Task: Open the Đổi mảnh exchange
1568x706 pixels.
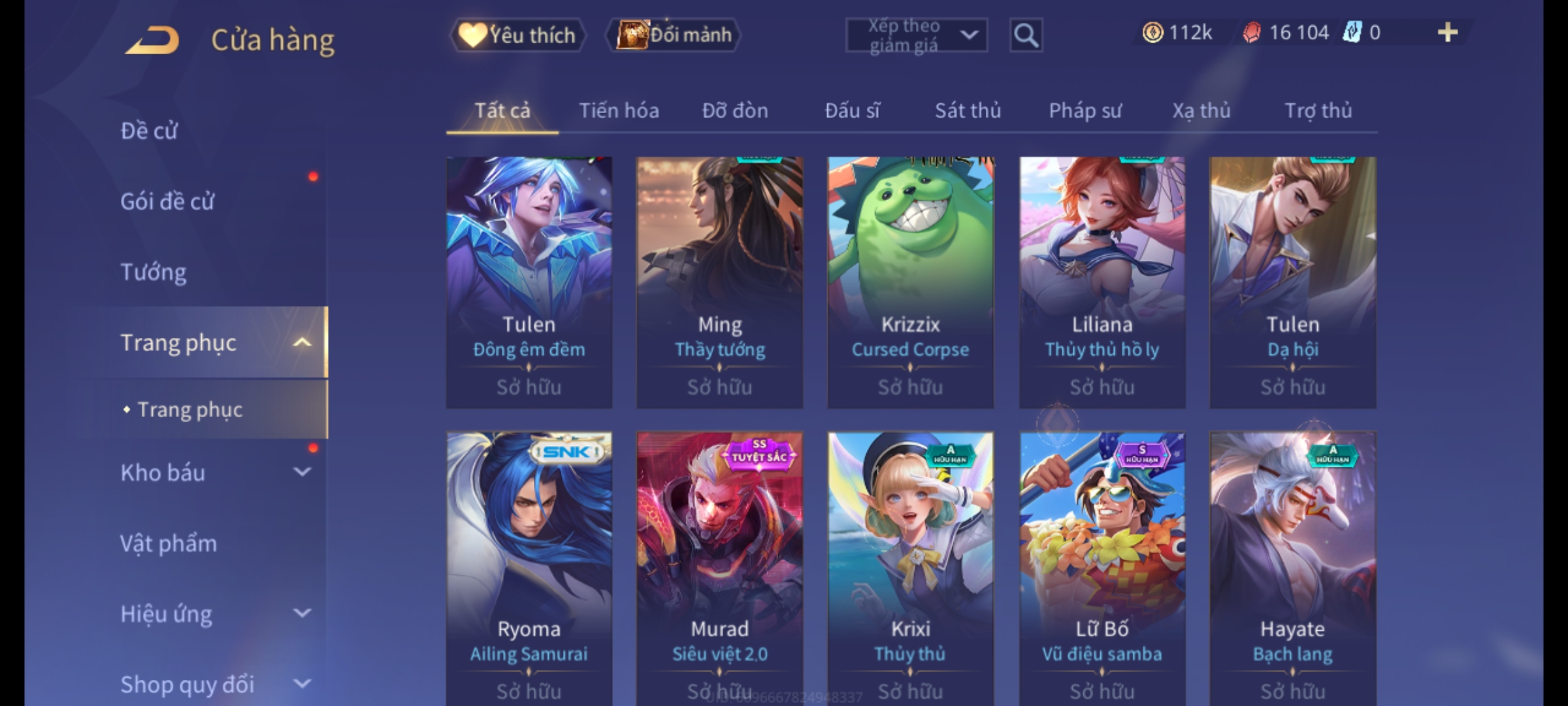Action: pos(674,35)
